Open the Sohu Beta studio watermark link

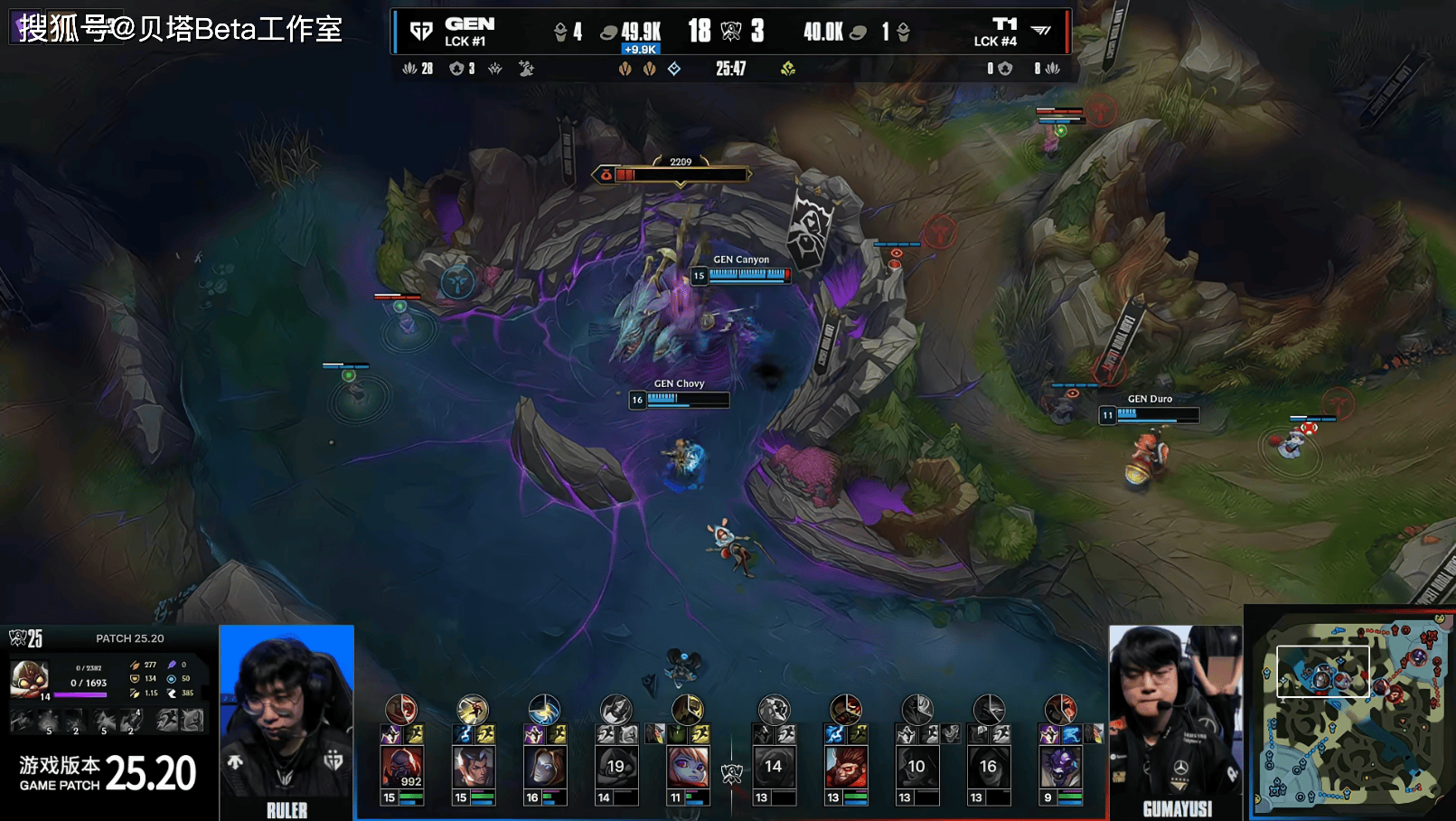coord(181,29)
